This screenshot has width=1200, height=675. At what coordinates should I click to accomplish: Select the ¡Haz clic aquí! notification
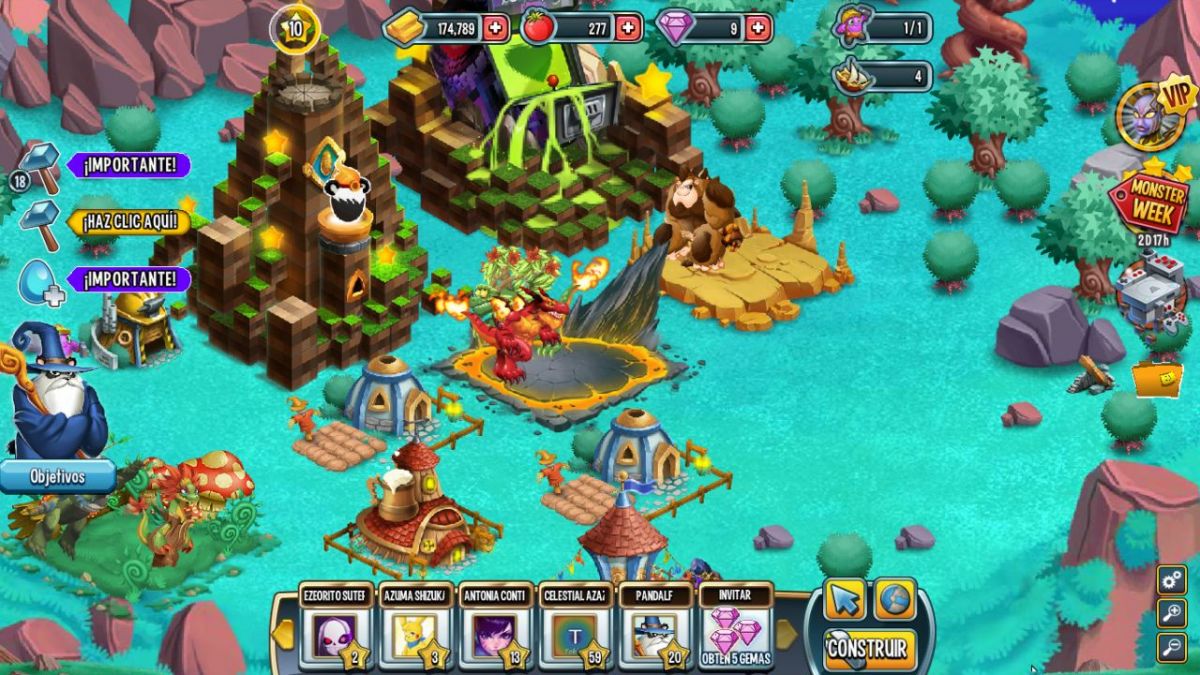click(x=128, y=221)
